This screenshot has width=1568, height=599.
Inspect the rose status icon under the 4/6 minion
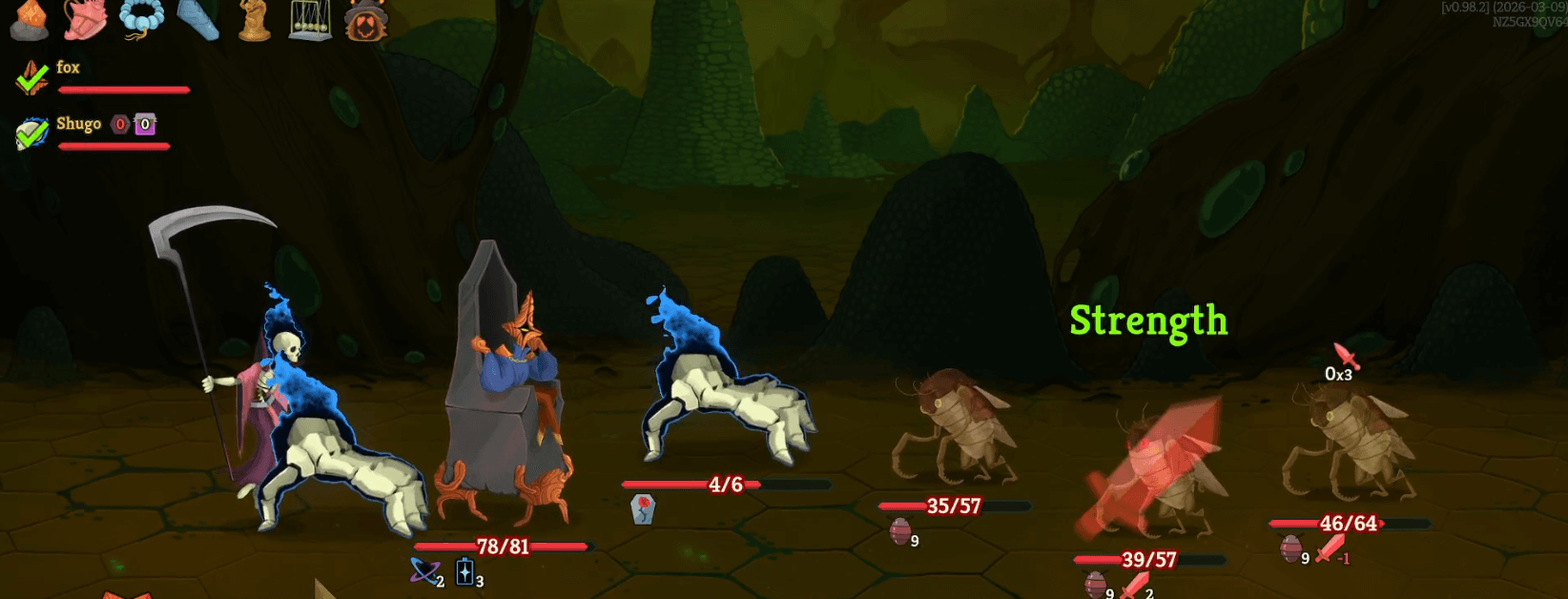(643, 508)
